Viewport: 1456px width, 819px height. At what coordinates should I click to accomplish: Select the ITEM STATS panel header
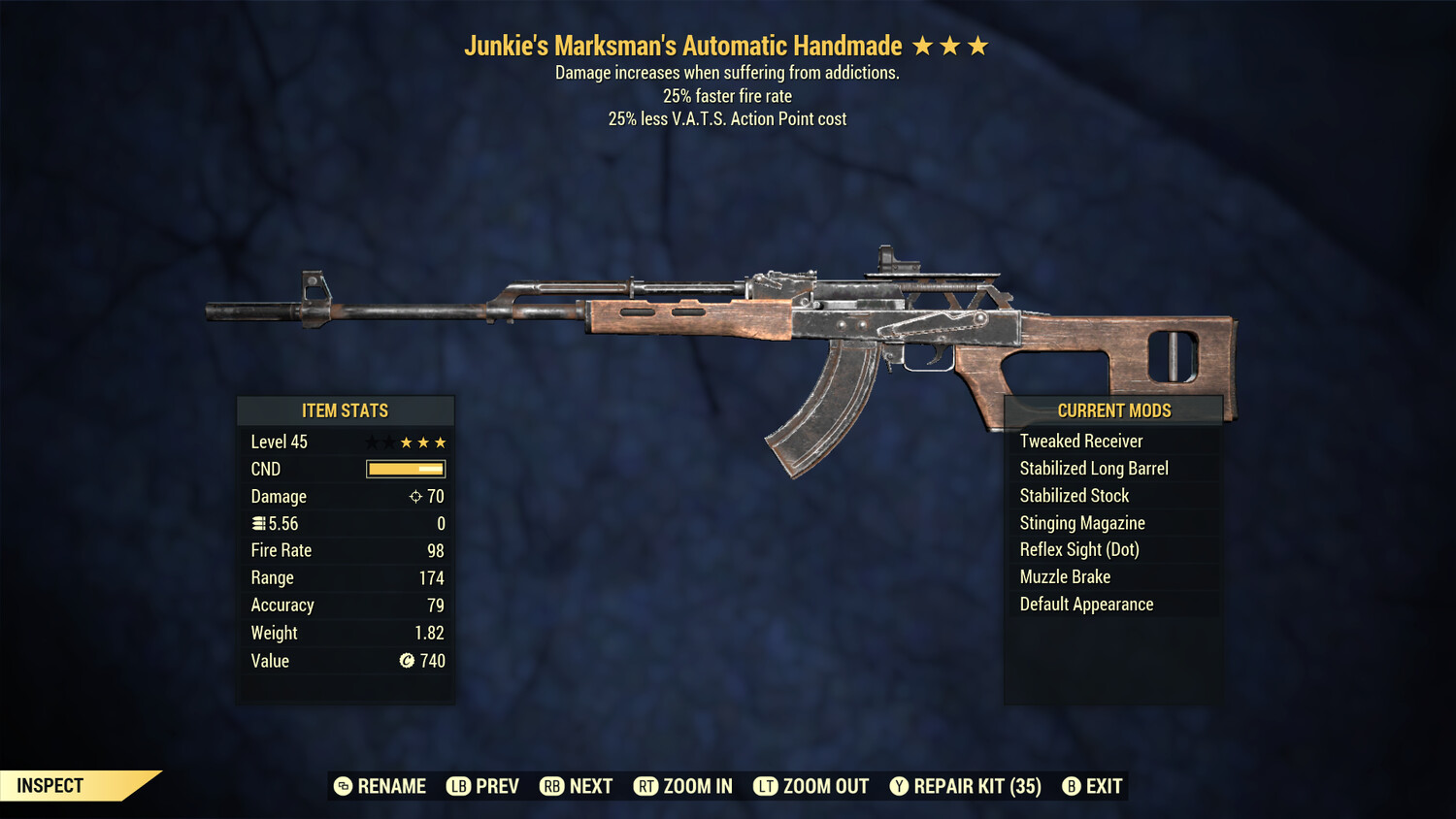346,410
